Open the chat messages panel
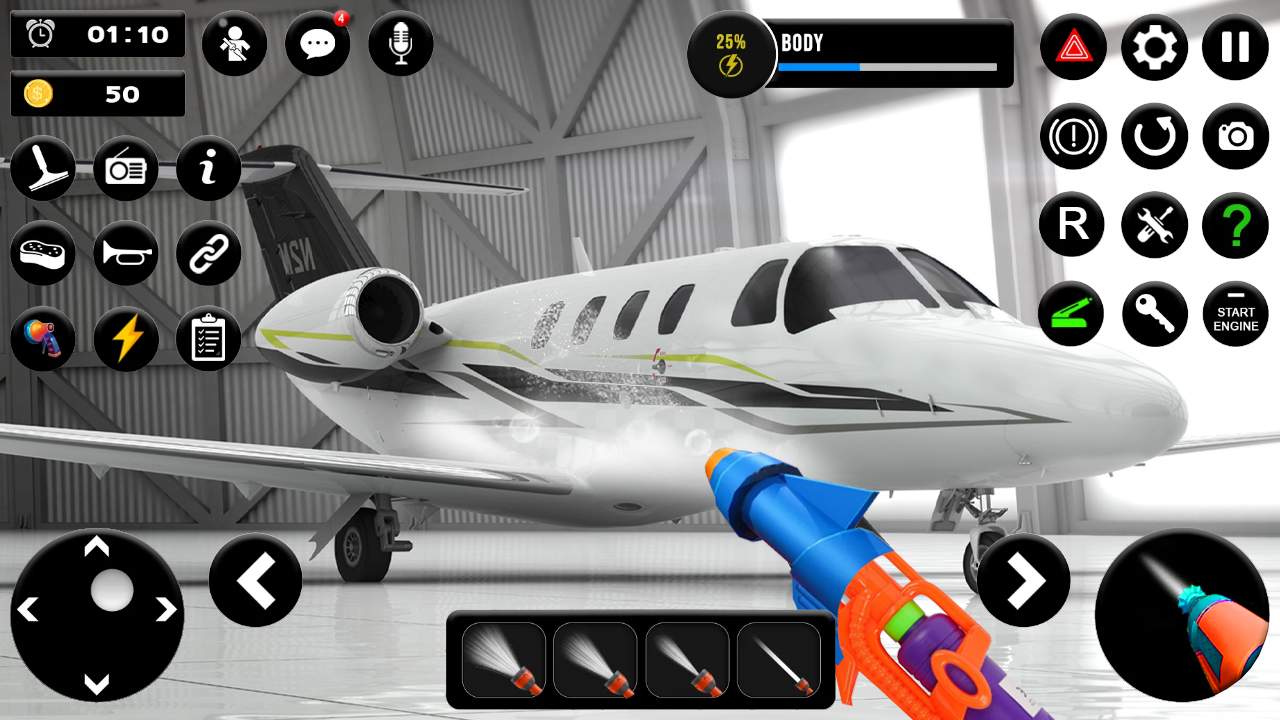This screenshot has height=720, width=1280. click(x=317, y=43)
